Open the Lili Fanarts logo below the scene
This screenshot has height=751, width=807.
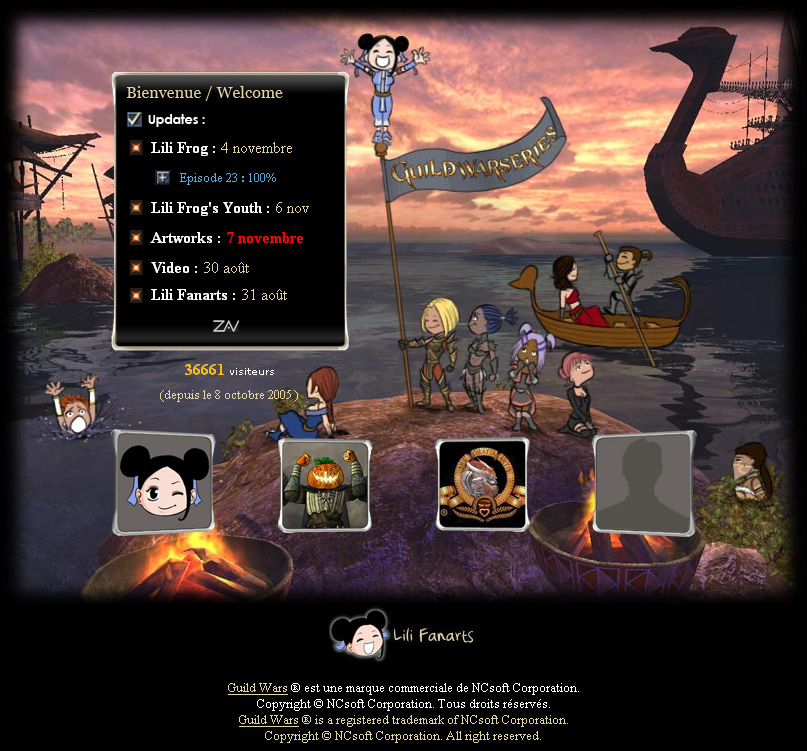(403, 636)
